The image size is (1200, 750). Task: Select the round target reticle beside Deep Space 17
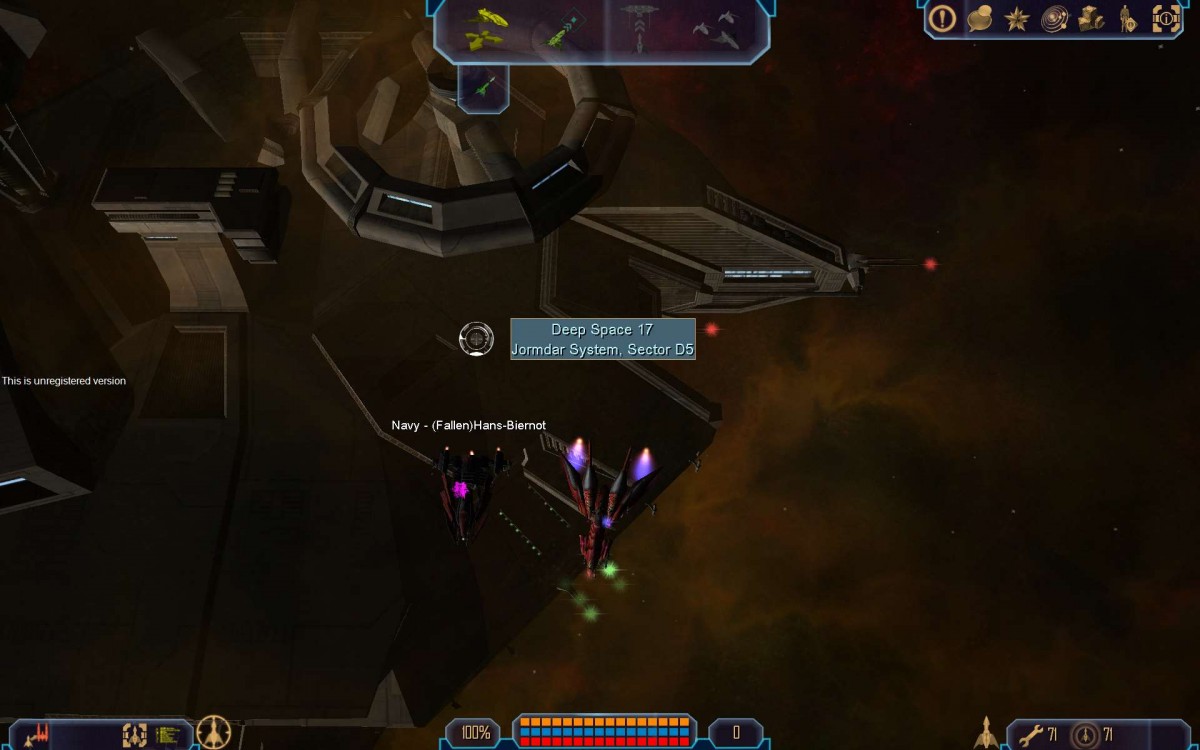pos(476,339)
